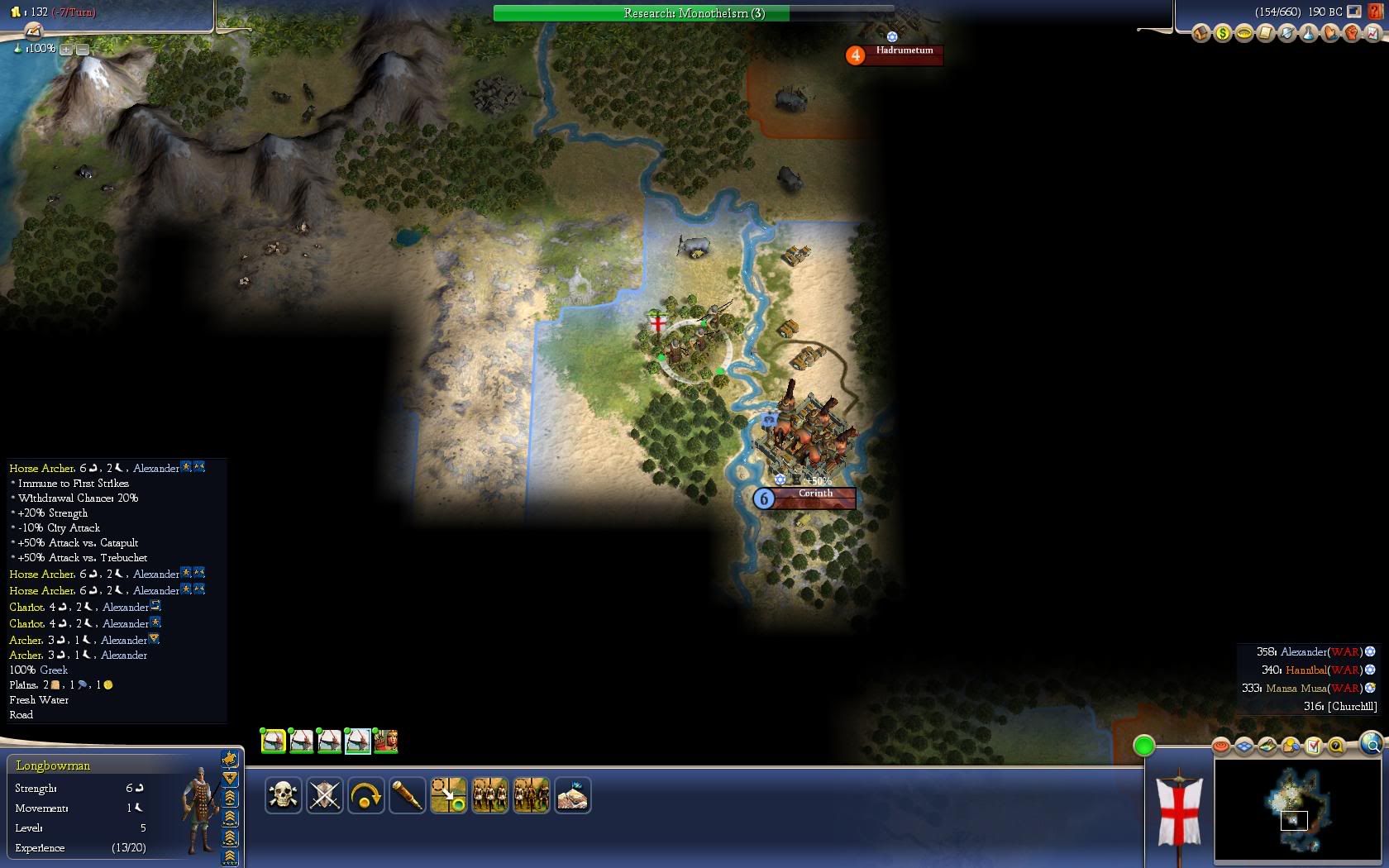The height and width of the screenshot is (868, 1389).
Task: Choose the spyglass sentry command
Action: tap(407, 796)
